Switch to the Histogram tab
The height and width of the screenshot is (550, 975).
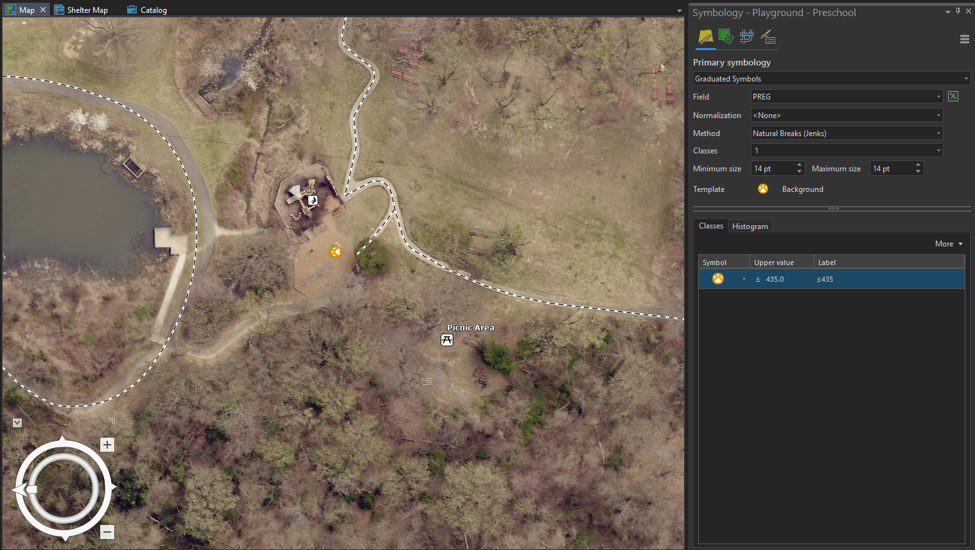click(750, 227)
